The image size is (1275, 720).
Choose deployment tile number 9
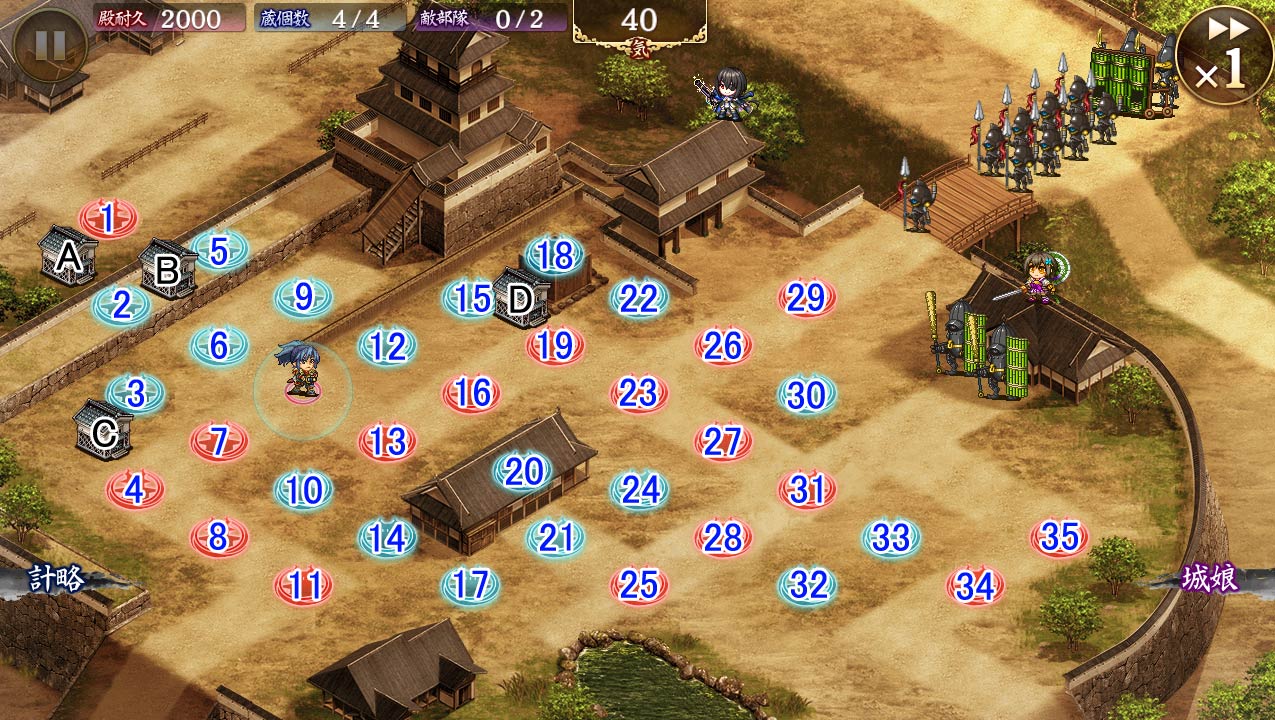pos(304,297)
